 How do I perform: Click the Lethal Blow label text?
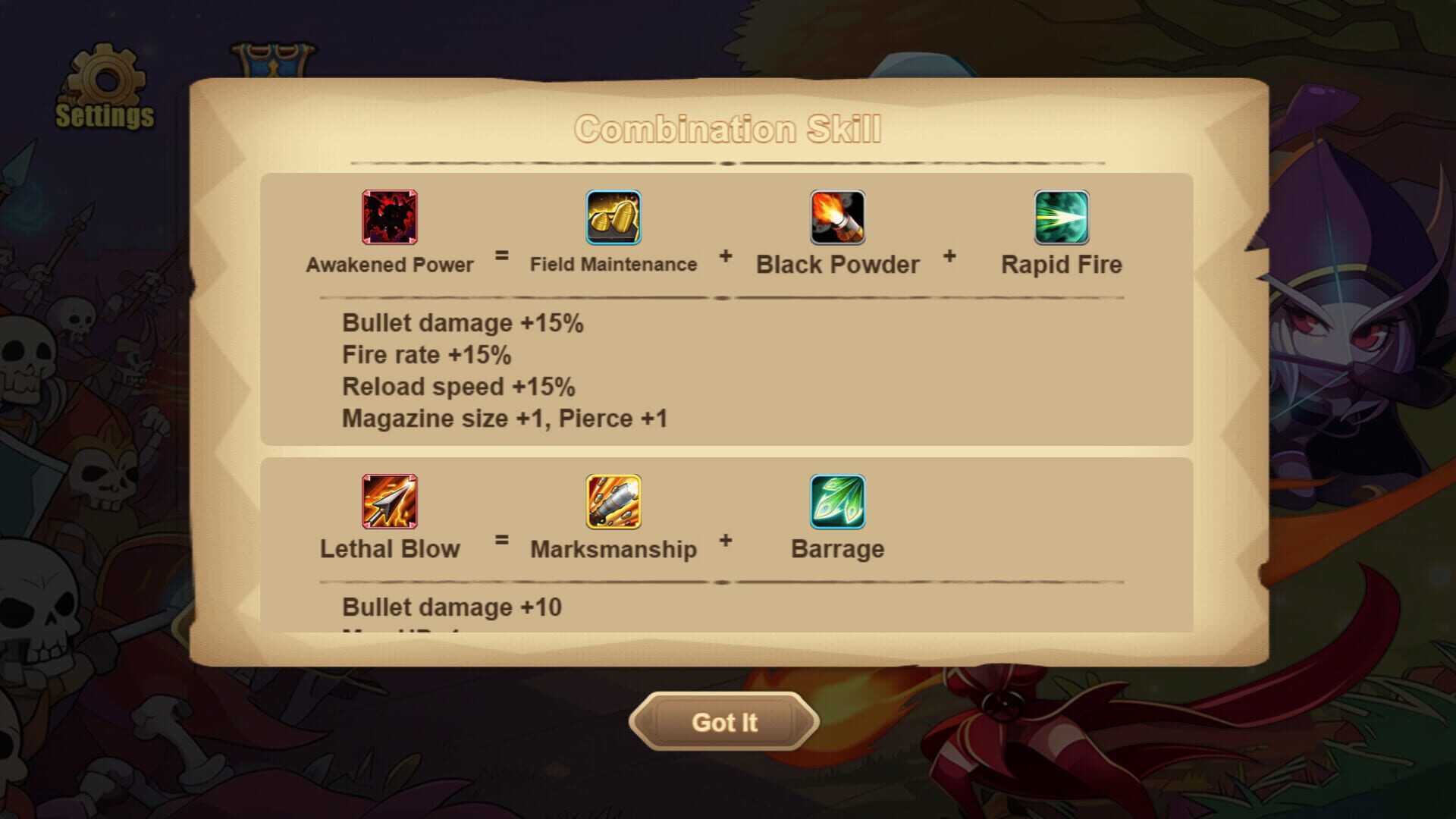click(x=389, y=548)
